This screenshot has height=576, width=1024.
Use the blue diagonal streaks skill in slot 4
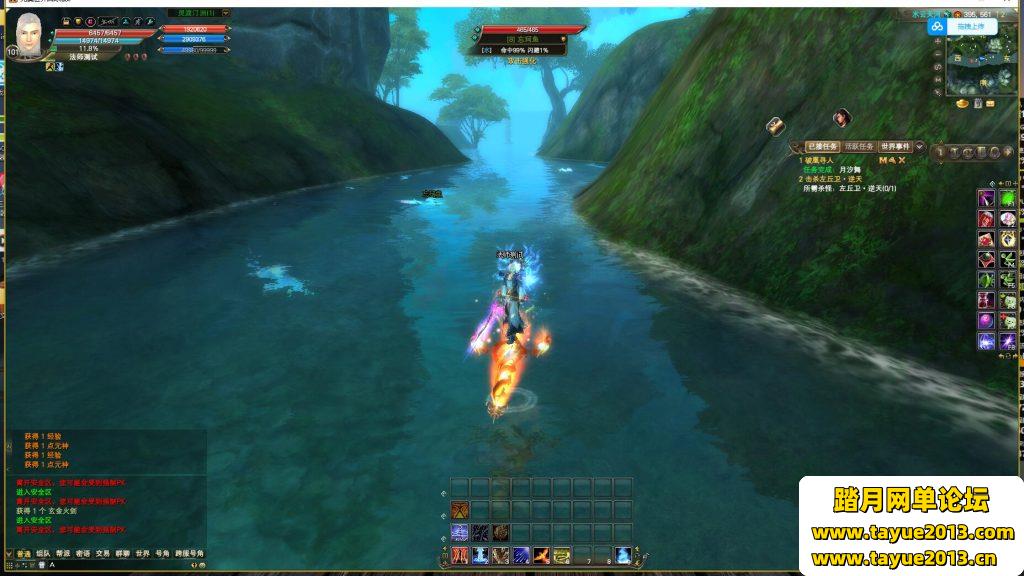(521, 555)
